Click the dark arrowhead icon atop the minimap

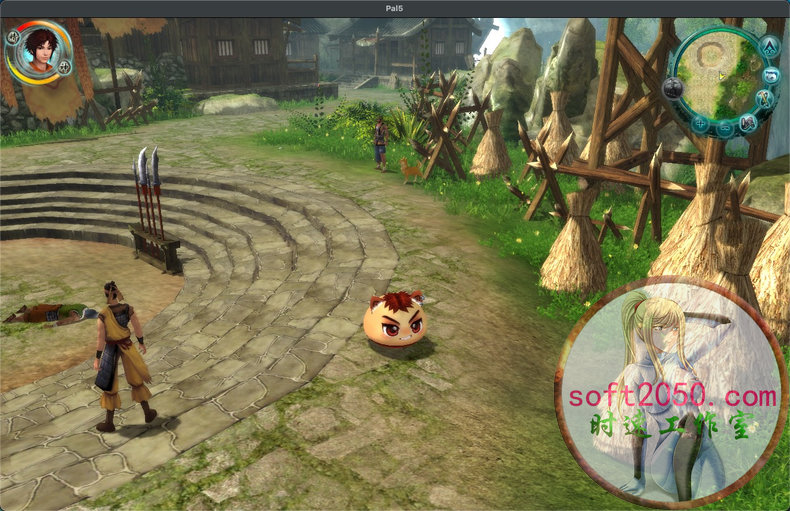coord(769,46)
